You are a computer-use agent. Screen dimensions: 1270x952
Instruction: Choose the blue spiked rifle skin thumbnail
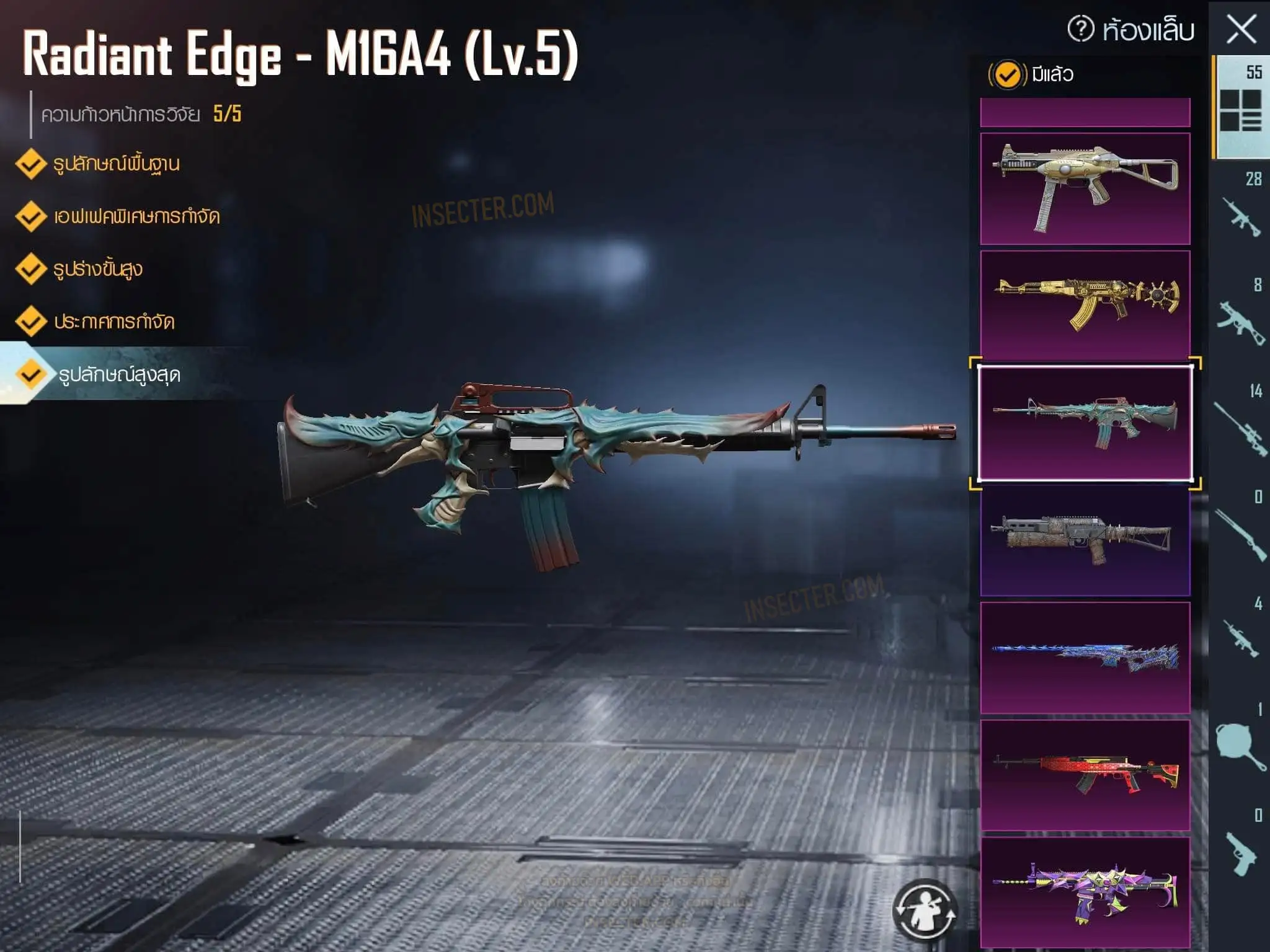click(1085, 658)
